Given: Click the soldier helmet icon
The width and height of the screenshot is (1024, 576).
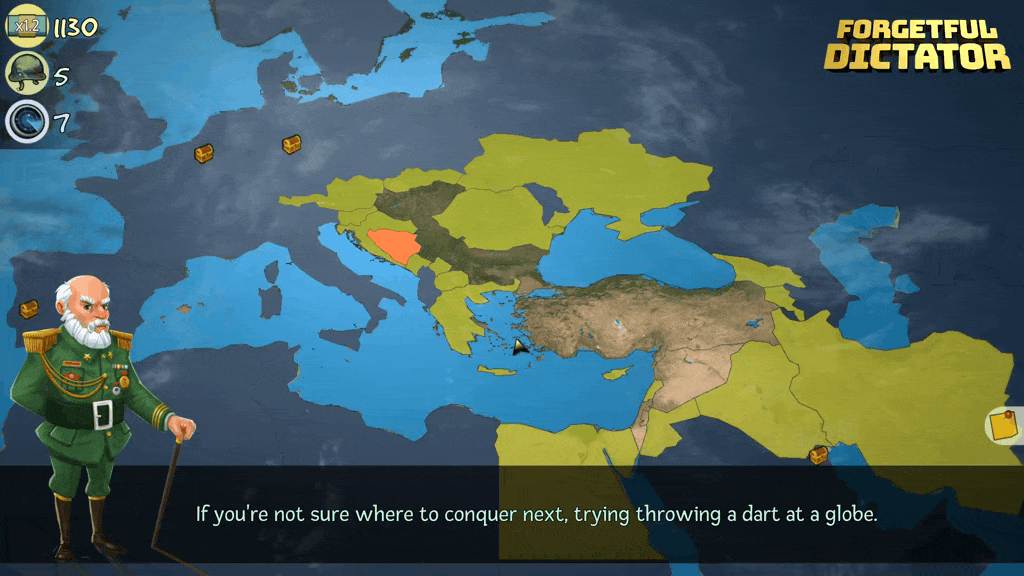Looking at the screenshot, I should [x=25, y=73].
